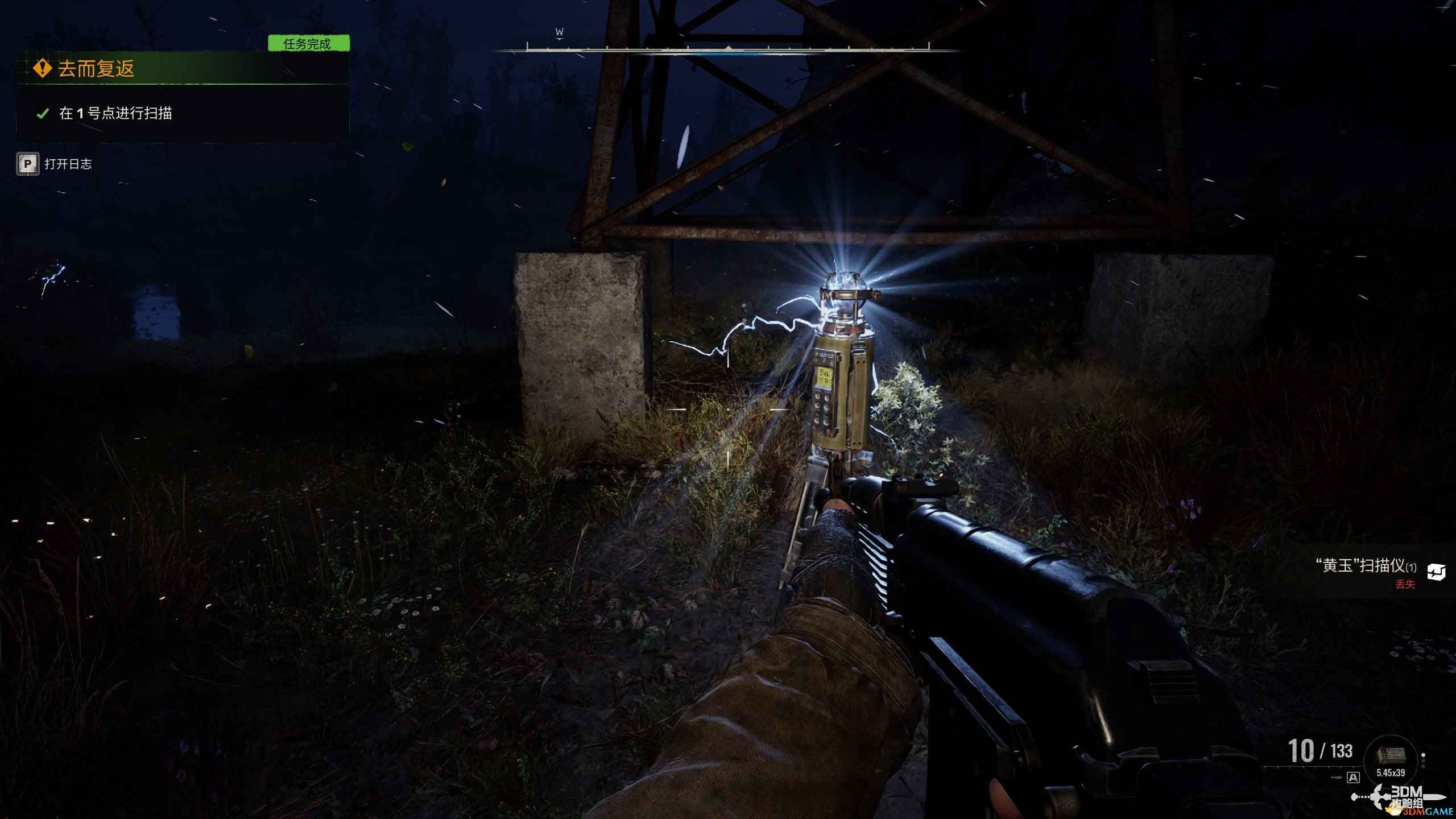Select the 黄玉 scanner item notification
The image size is (1456, 819).
click(x=1365, y=566)
